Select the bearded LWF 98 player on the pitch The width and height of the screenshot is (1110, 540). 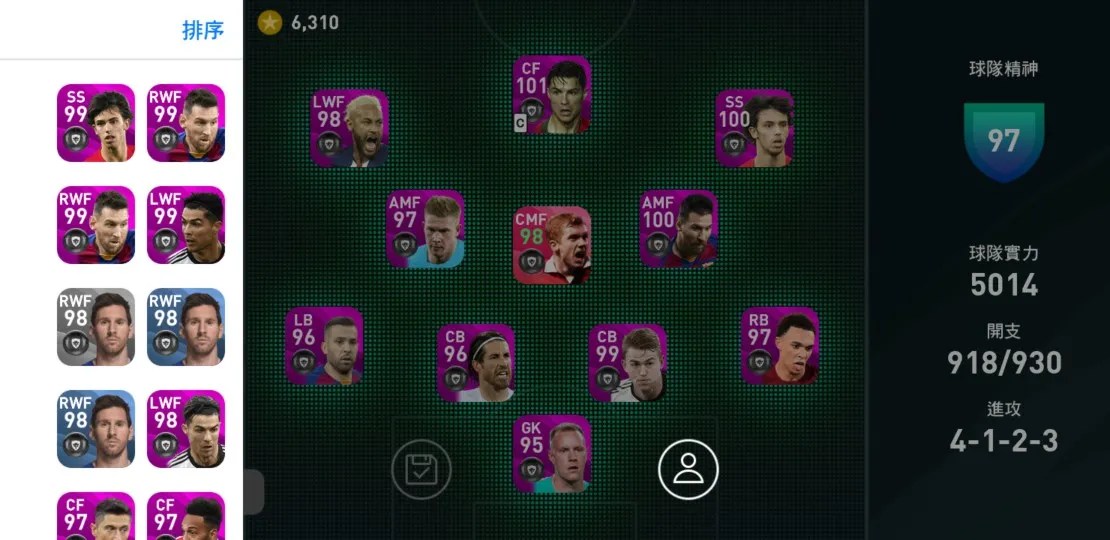pos(350,128)
